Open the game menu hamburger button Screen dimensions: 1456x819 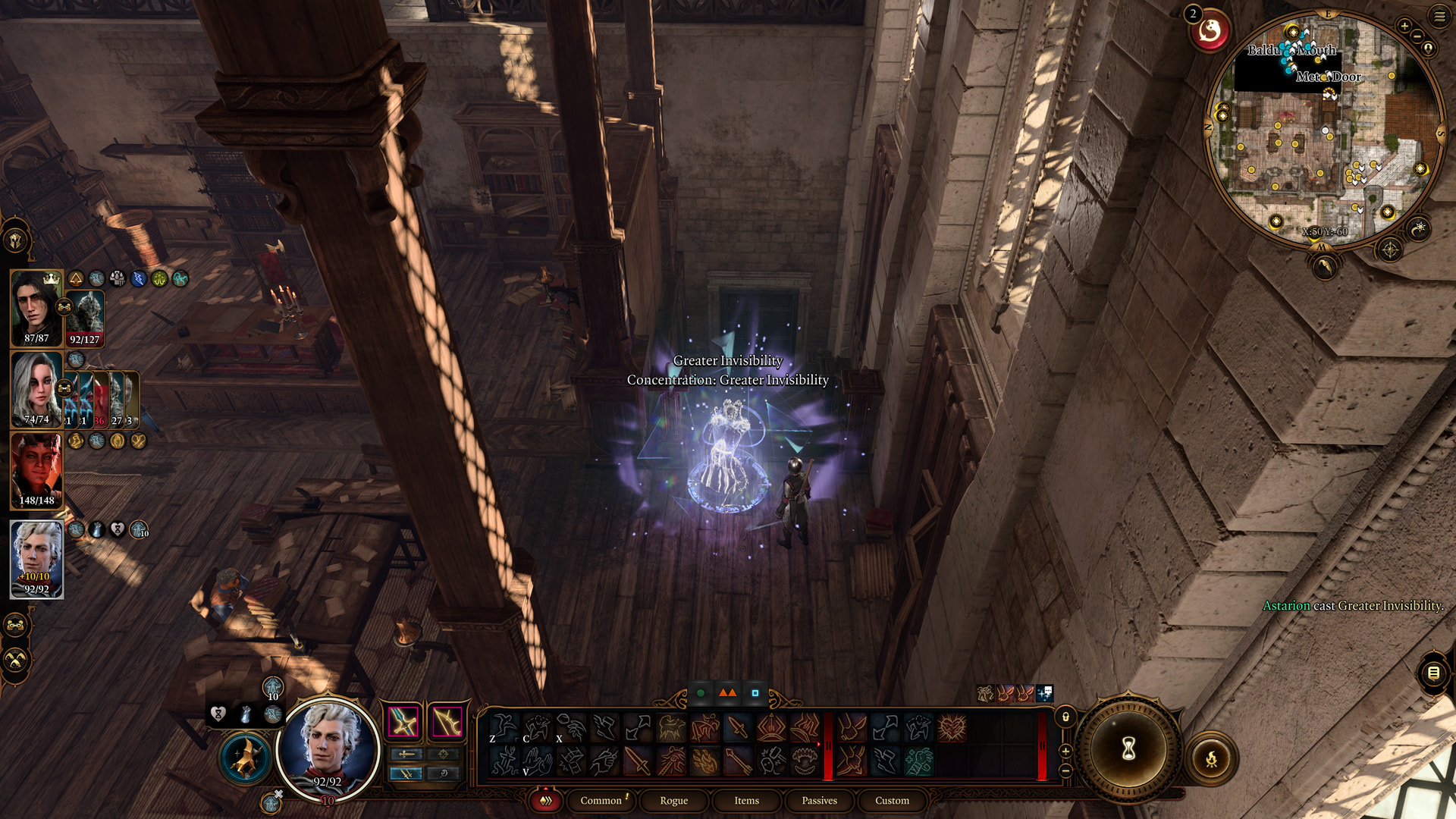tap(1439, 16)
